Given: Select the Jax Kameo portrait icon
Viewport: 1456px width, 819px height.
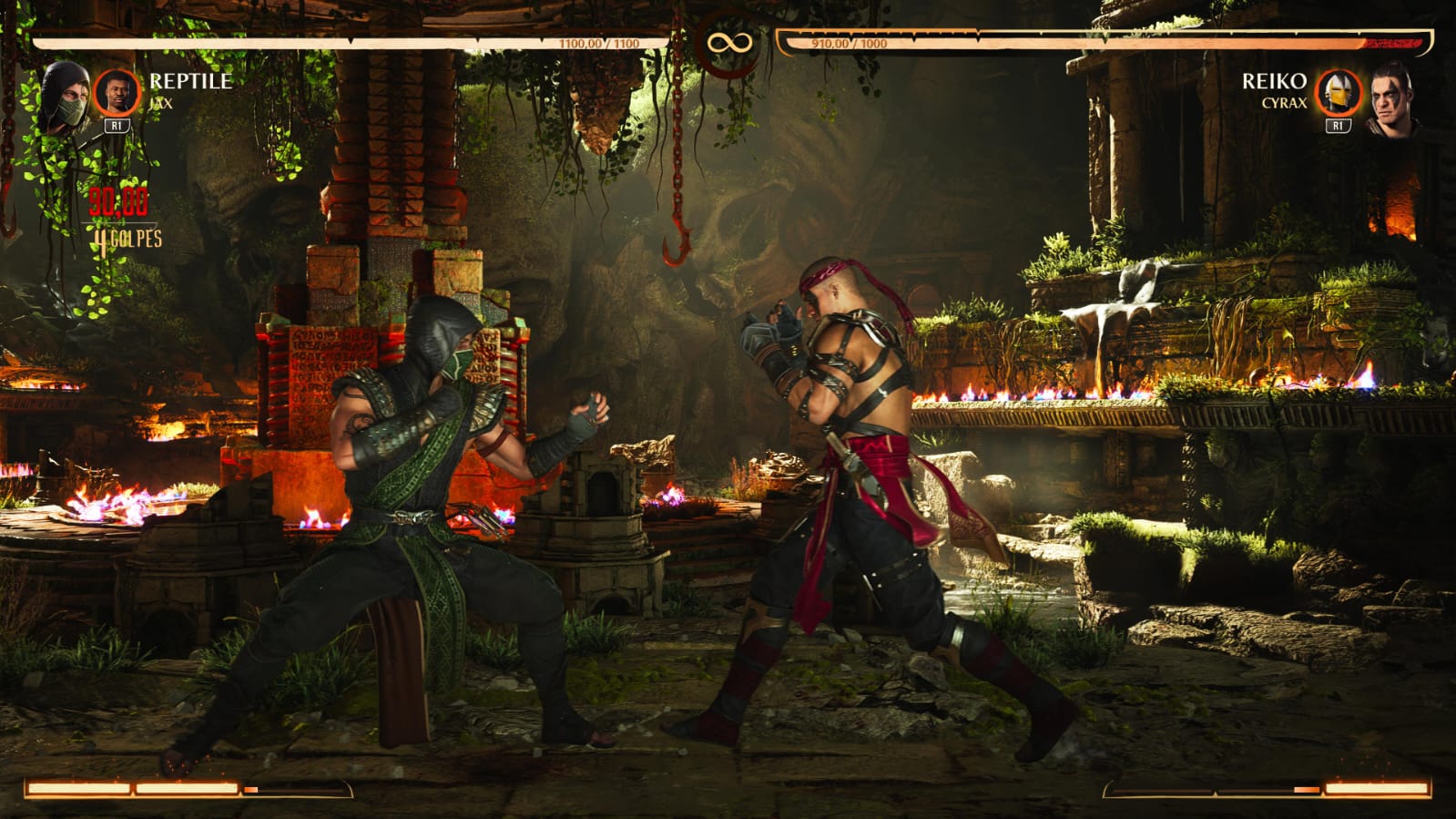Looking at the screenshot, I should 117,92.
